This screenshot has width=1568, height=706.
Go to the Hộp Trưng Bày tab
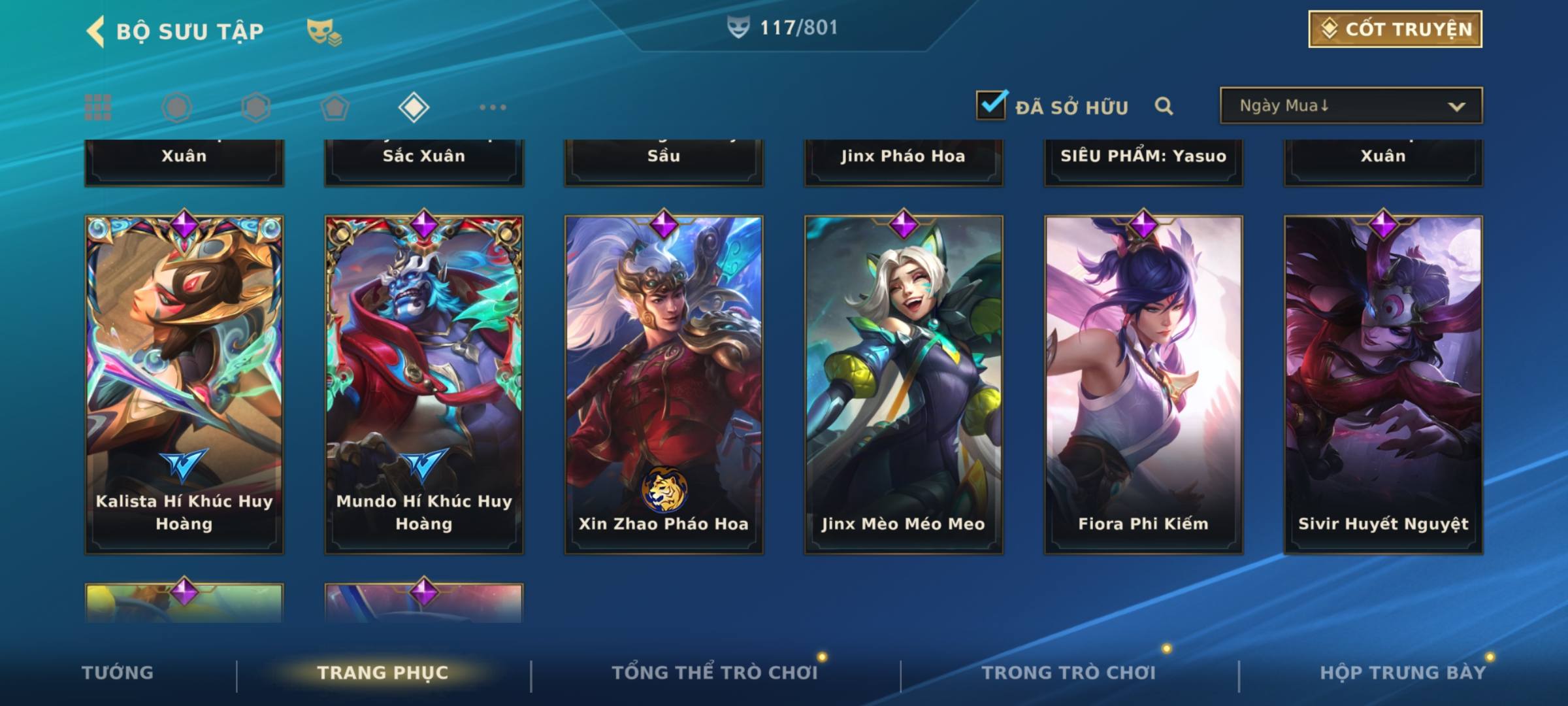coord(1403,673)
